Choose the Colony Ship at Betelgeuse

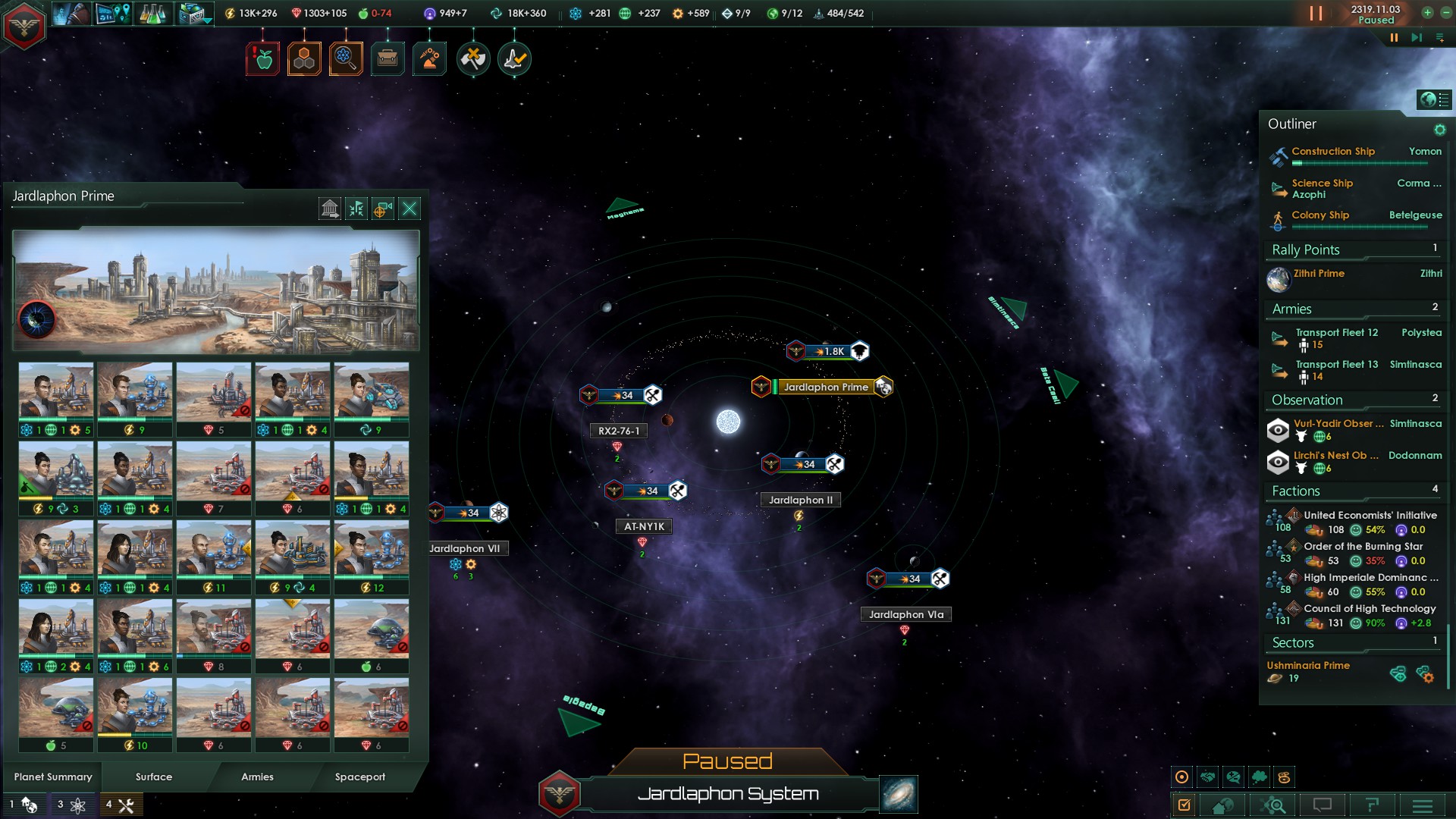[1319, 215]
